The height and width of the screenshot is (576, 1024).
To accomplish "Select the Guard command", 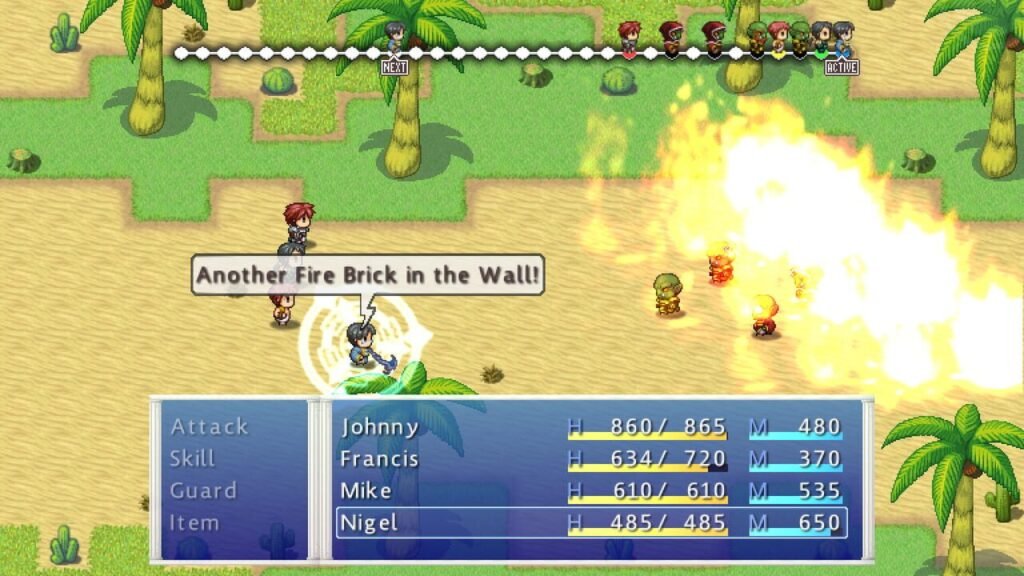I will 203,491.
